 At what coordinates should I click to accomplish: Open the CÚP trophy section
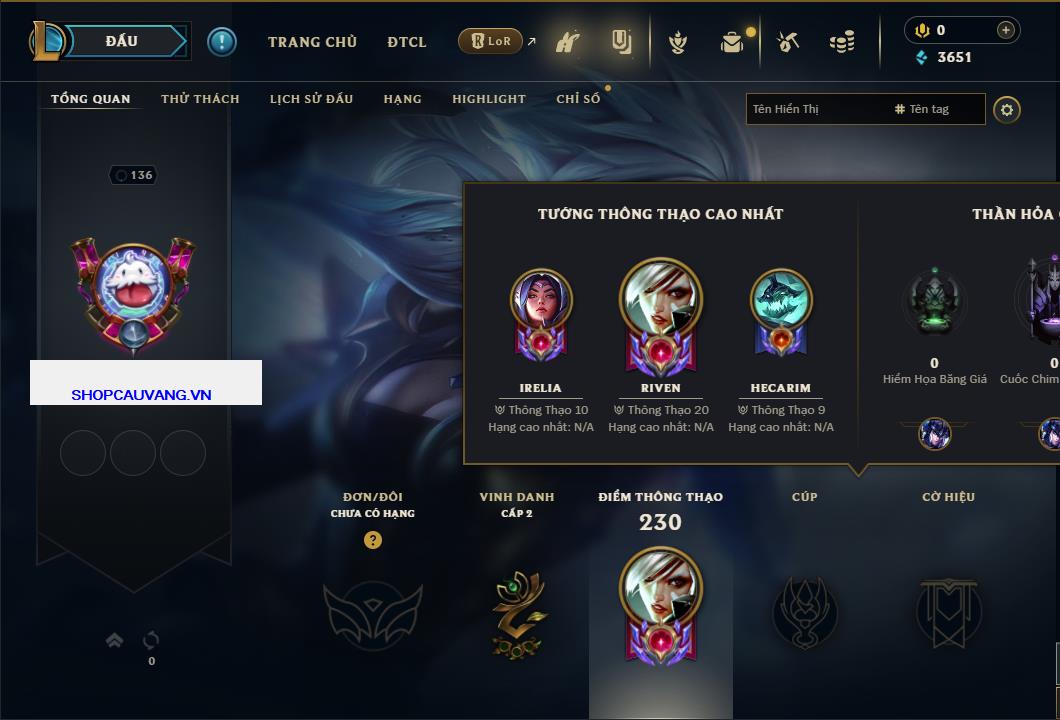tap(804, 610)
